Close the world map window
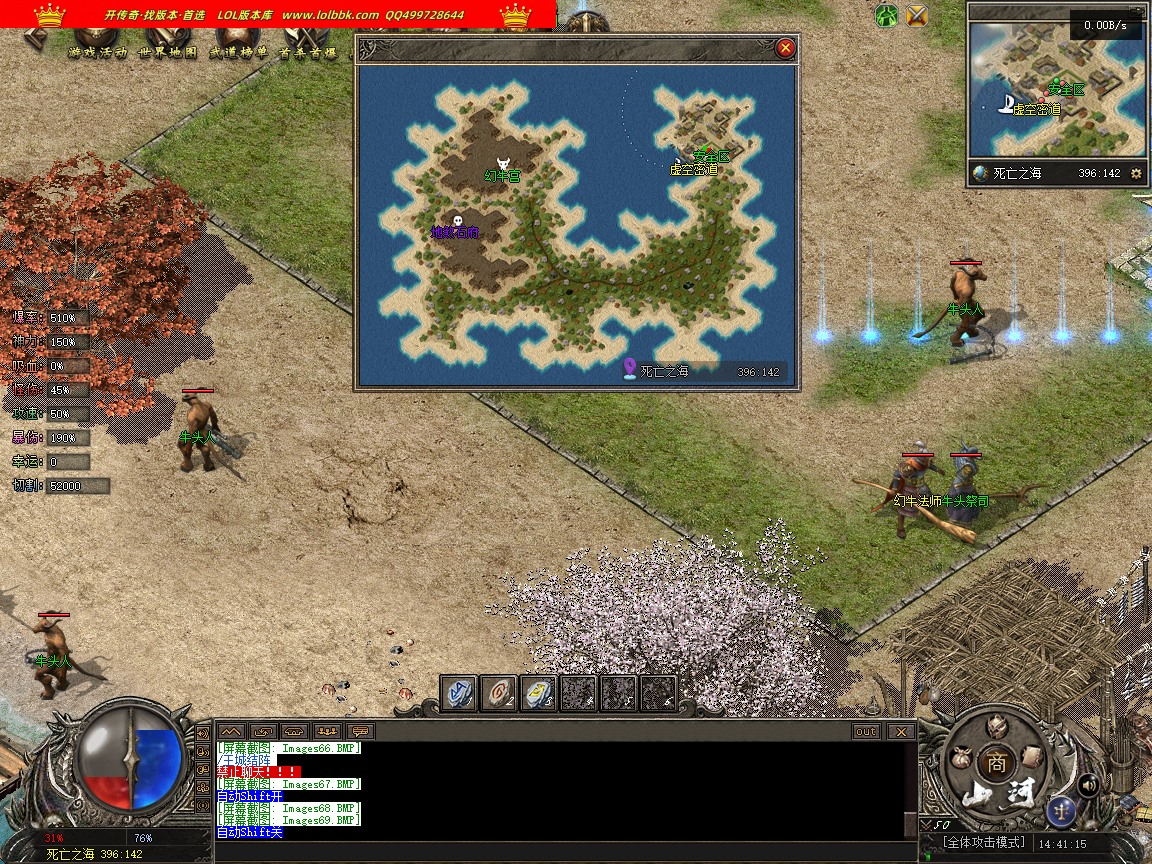1152x864 pixels. tap(785, 47)
